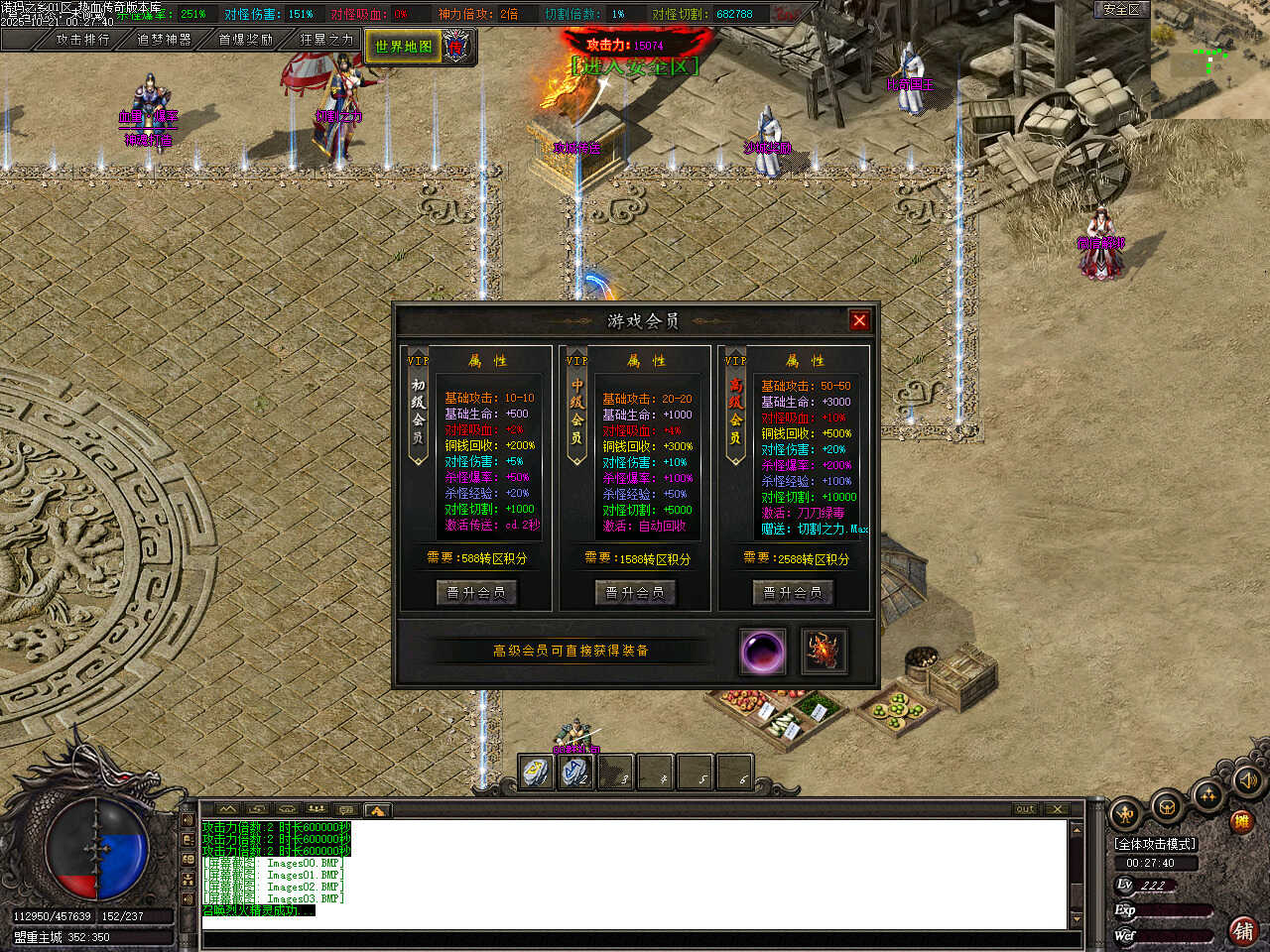1270x952 pixels.
Task: Select the purple orb equipment reward
Action: [x=763, y=652]
